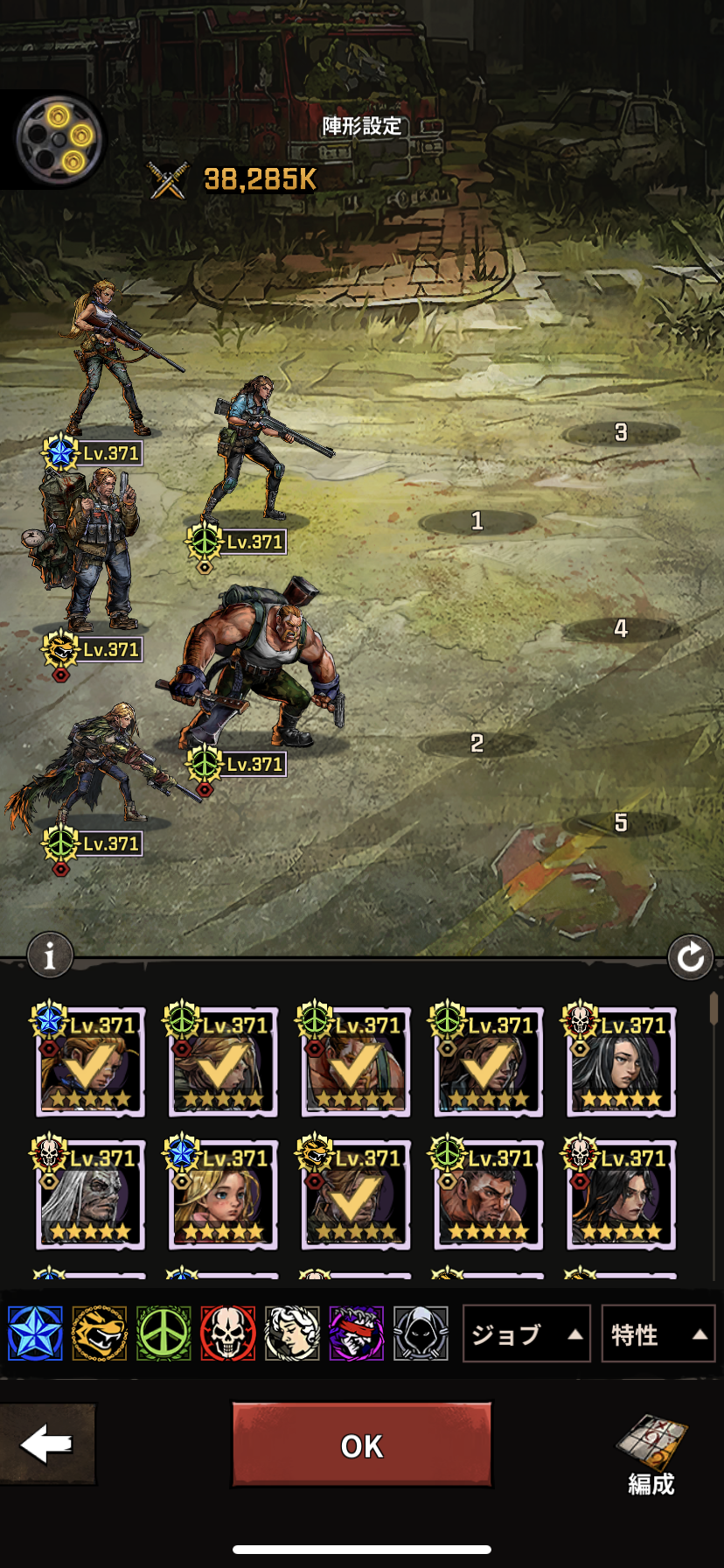Open the ジョブ job filter dropdown
This screenshot has width=724, height=1568.
point(526,1334)
